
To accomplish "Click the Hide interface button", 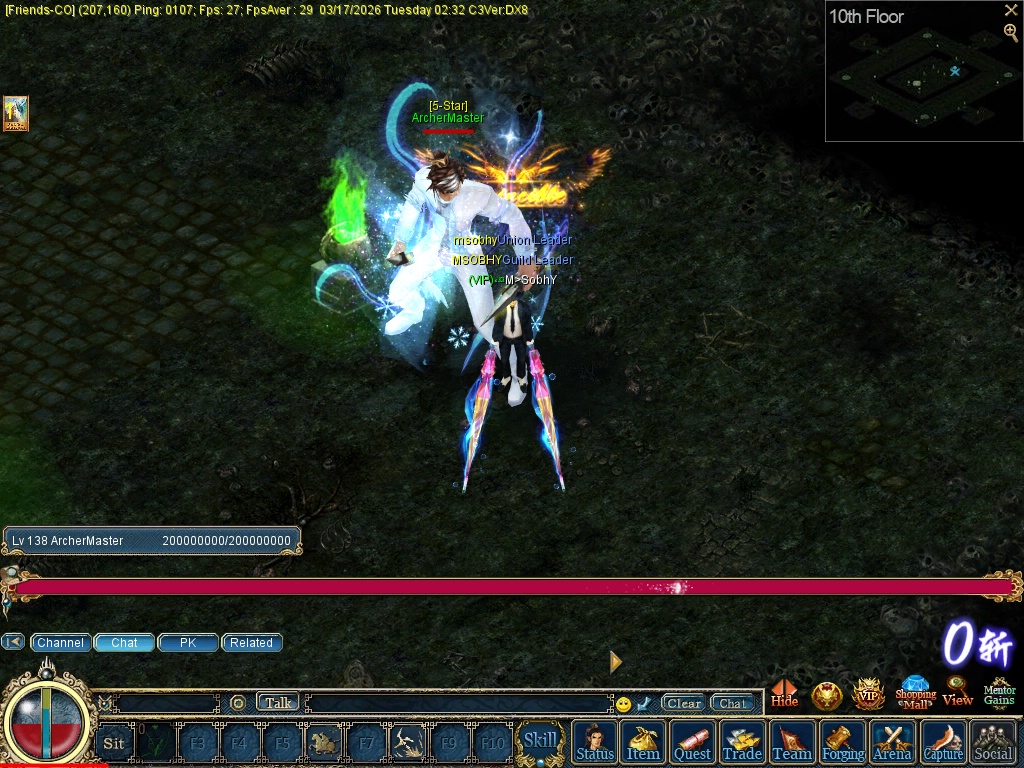I will pyautogui.click(x=785, y=693).
